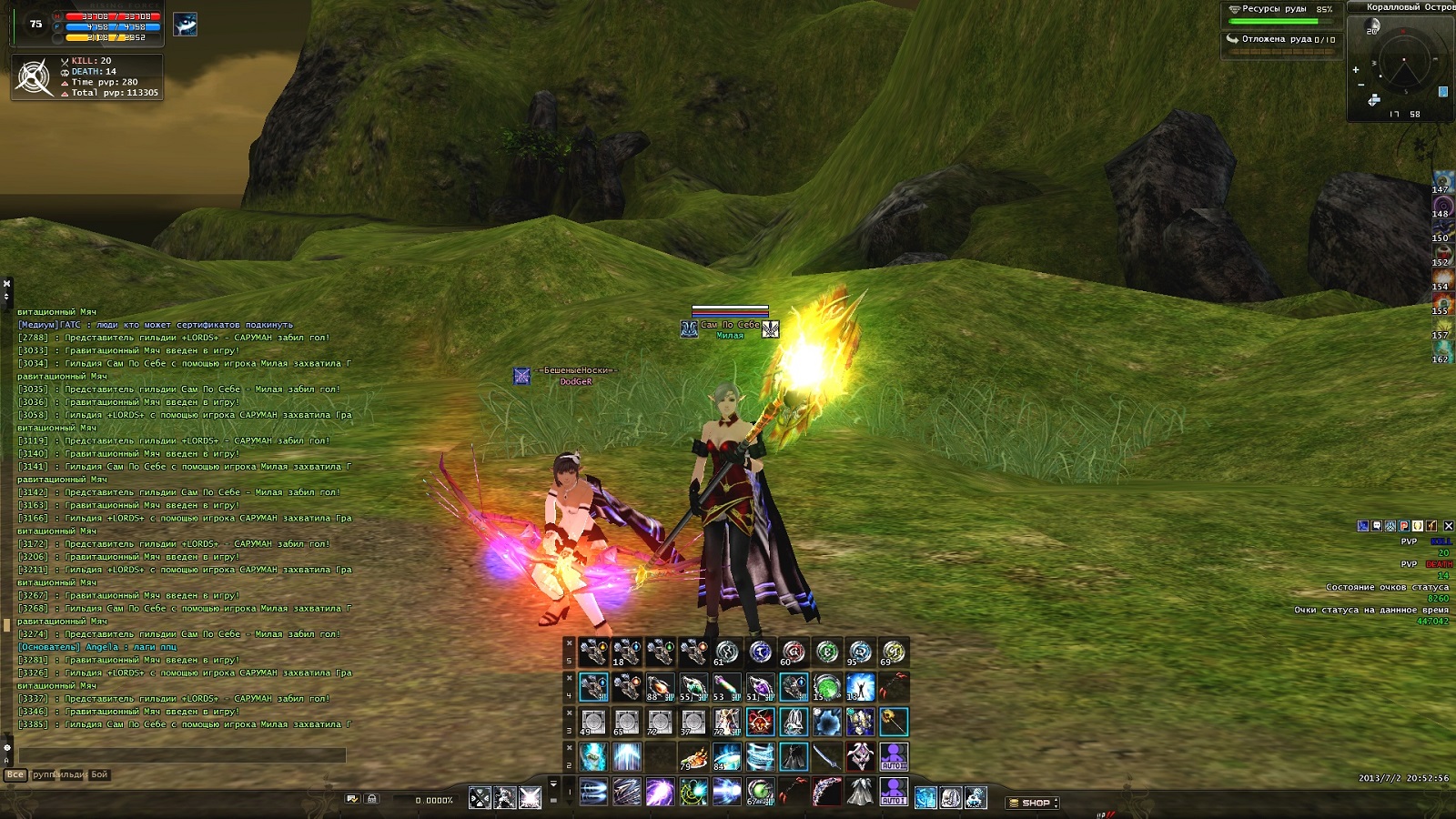Use the glowing blue figure skill numbered 13
The image size is (1456, 819).
tap(860, 687)
